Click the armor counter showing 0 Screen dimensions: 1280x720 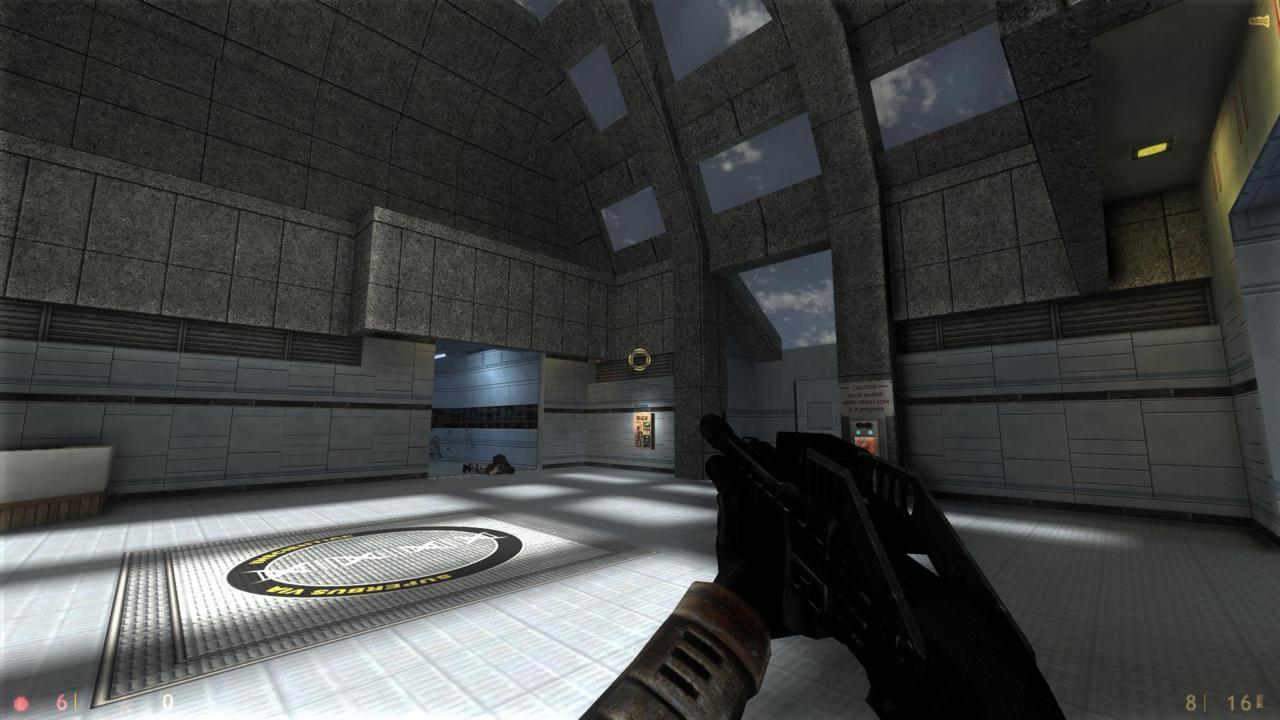[x=168, y=700]
